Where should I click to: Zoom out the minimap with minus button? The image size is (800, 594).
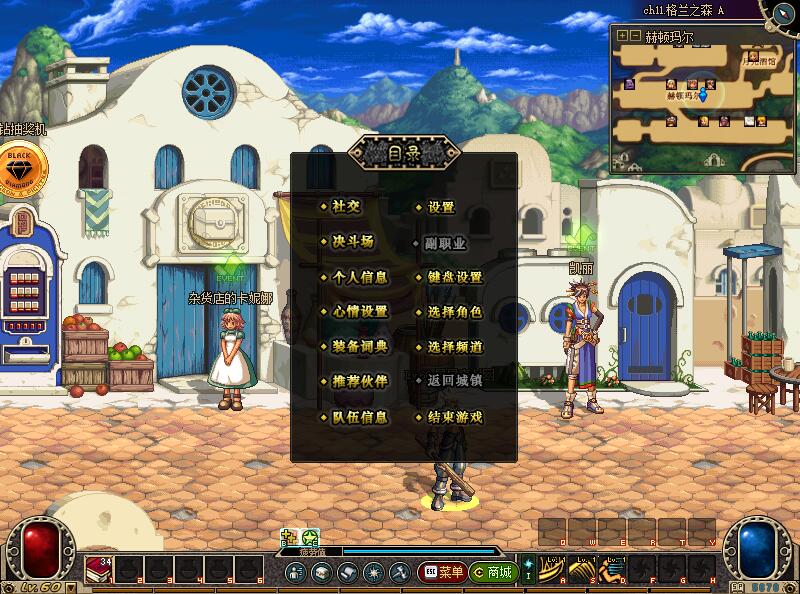coord(635,35)
